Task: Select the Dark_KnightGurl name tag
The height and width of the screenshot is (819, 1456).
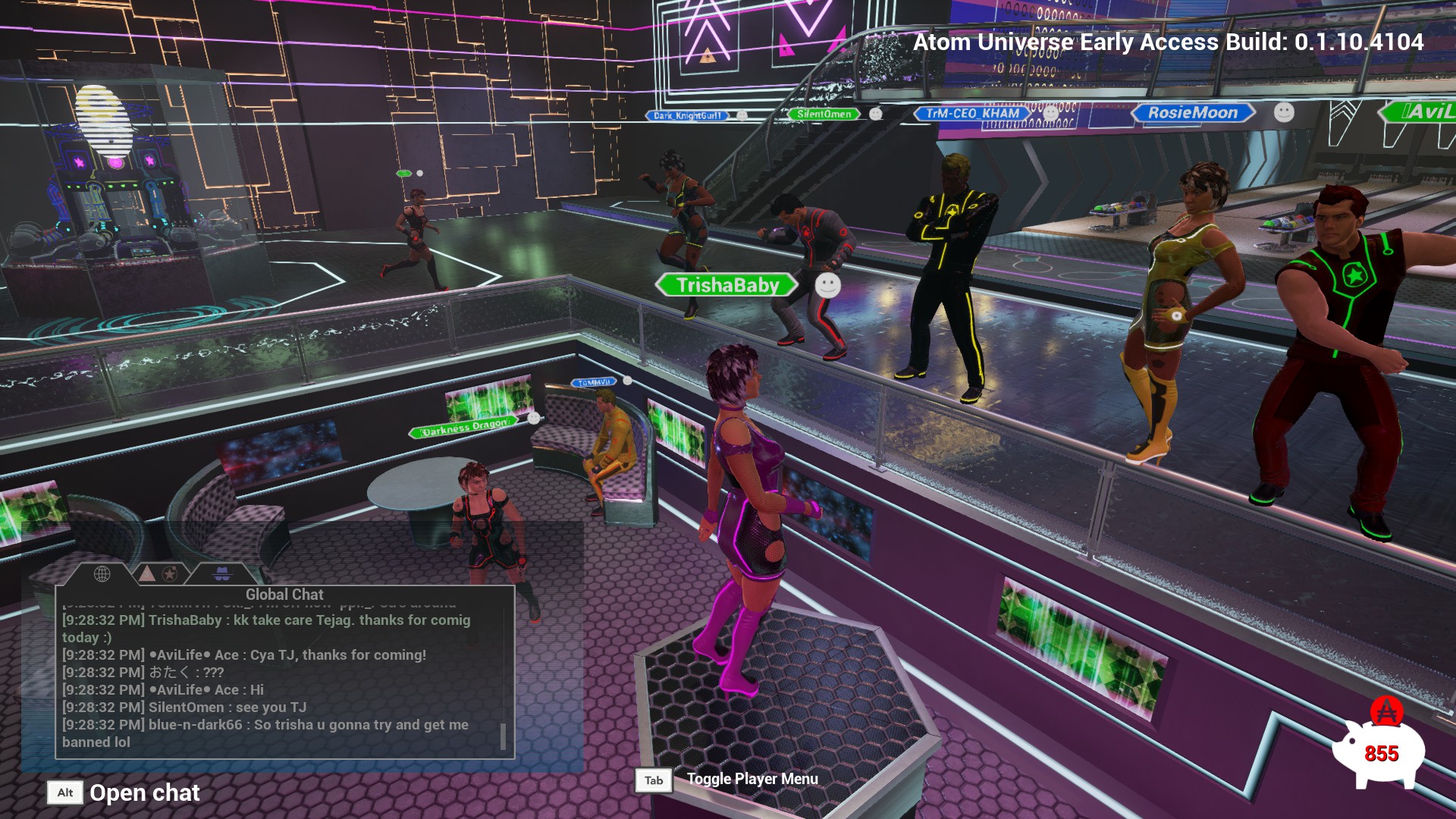Action: 687,116
